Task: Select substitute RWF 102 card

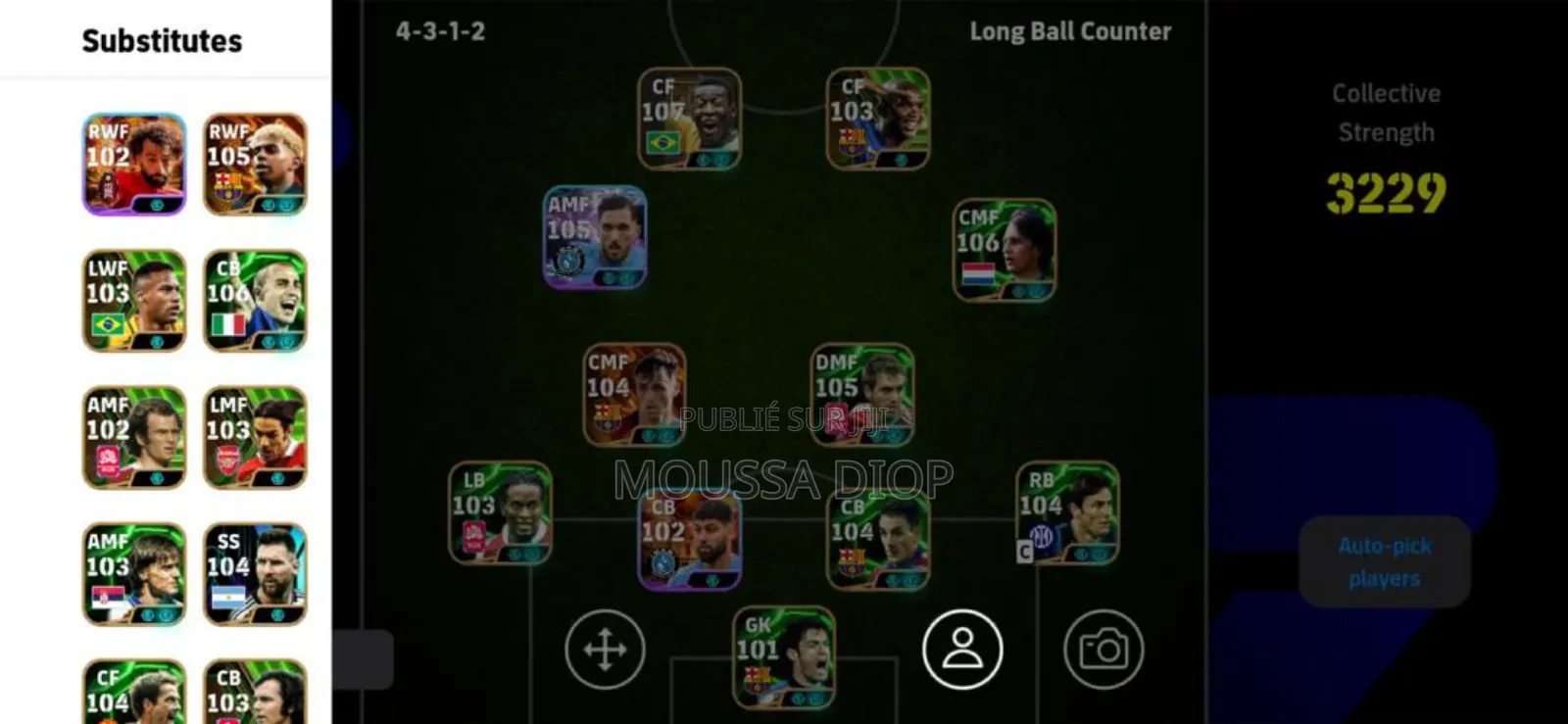Action: click(133, 164)
